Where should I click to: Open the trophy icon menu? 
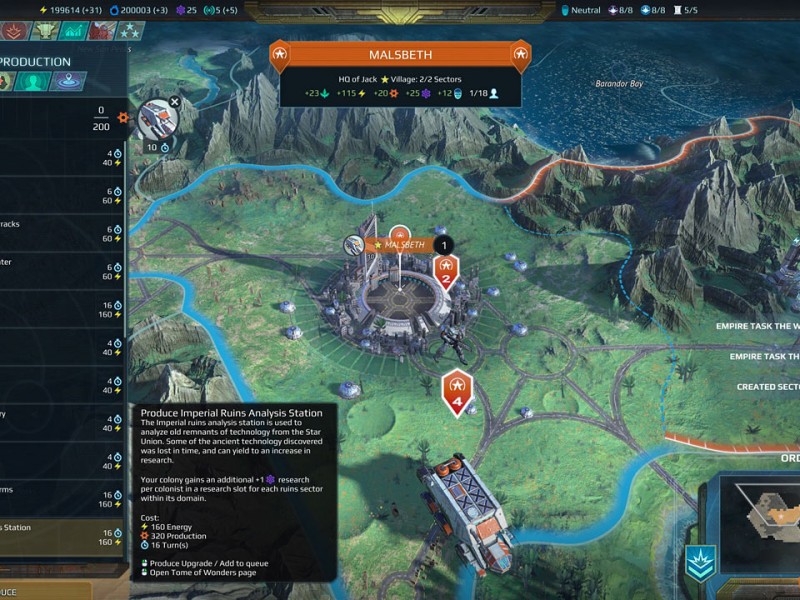[x=45, y=31]
